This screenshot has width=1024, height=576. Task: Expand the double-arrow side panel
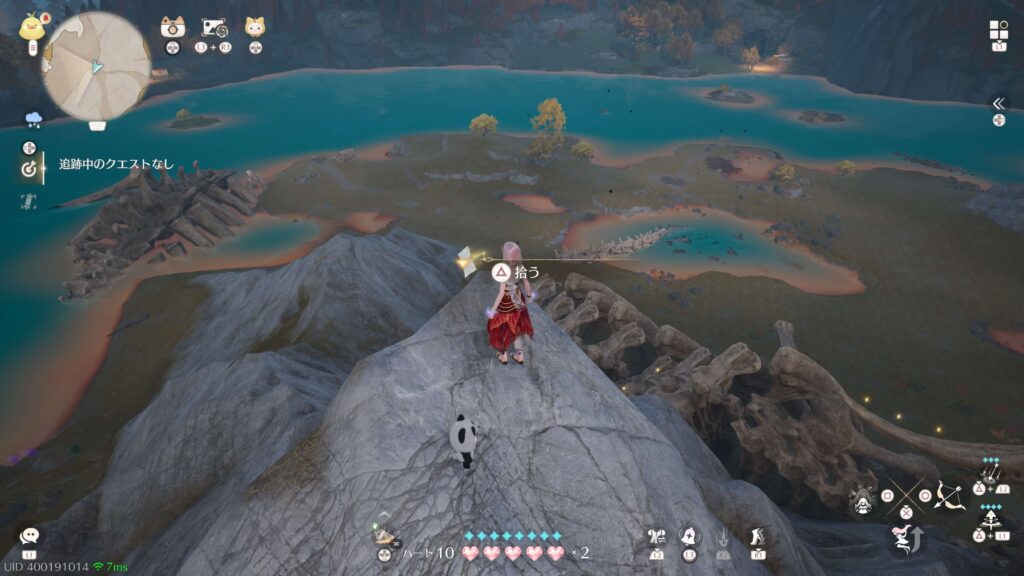997,103
